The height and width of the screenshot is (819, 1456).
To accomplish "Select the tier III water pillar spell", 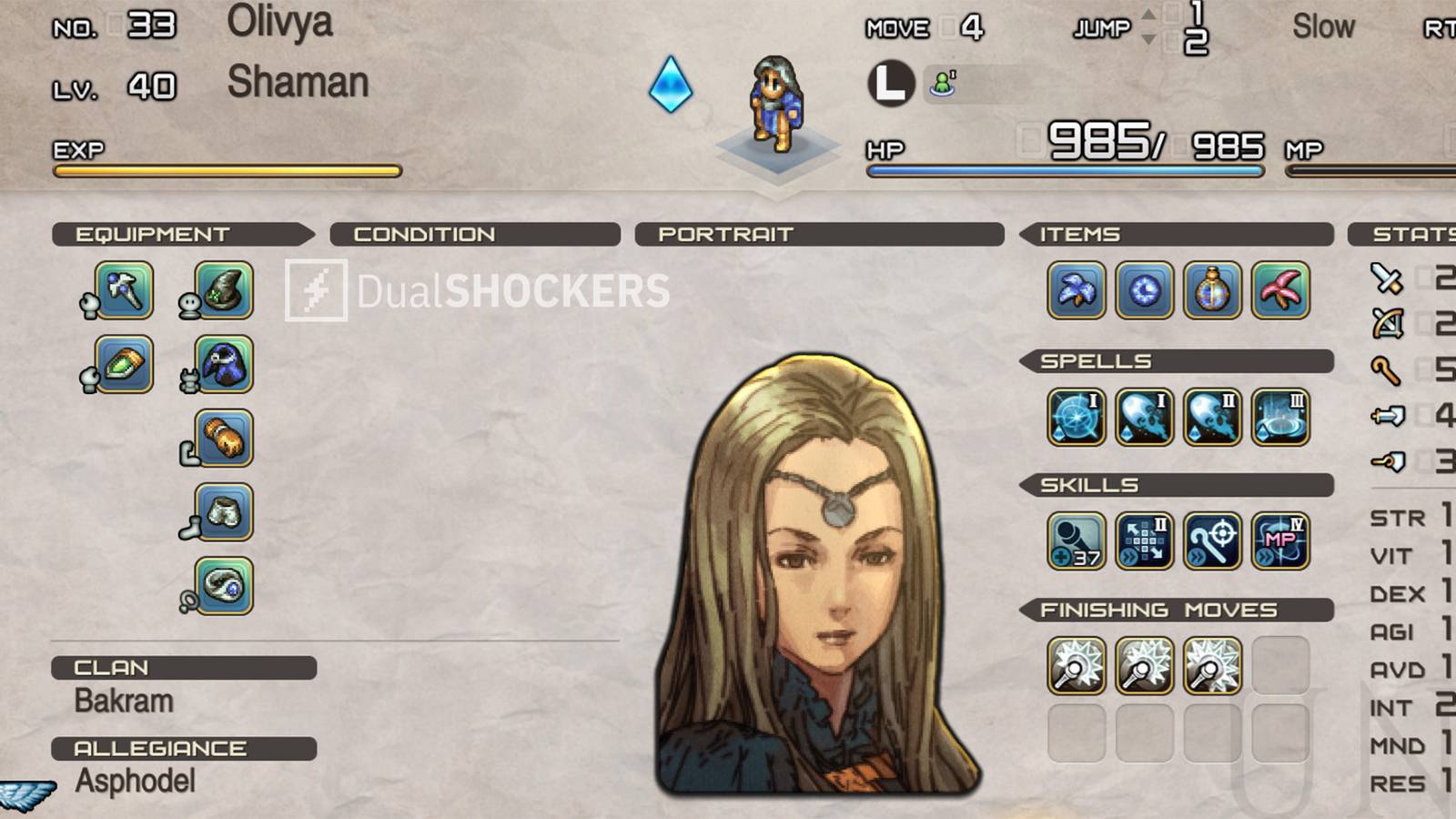I will tap(1280, 417).
